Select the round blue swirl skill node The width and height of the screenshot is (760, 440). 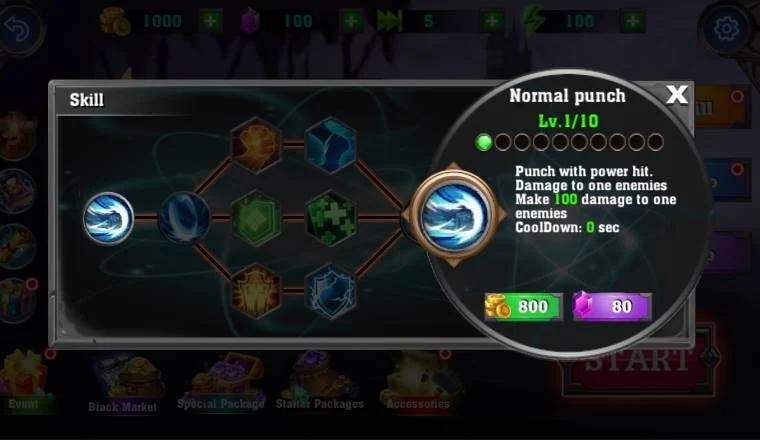pyautogui.click(x=184, y=217)
